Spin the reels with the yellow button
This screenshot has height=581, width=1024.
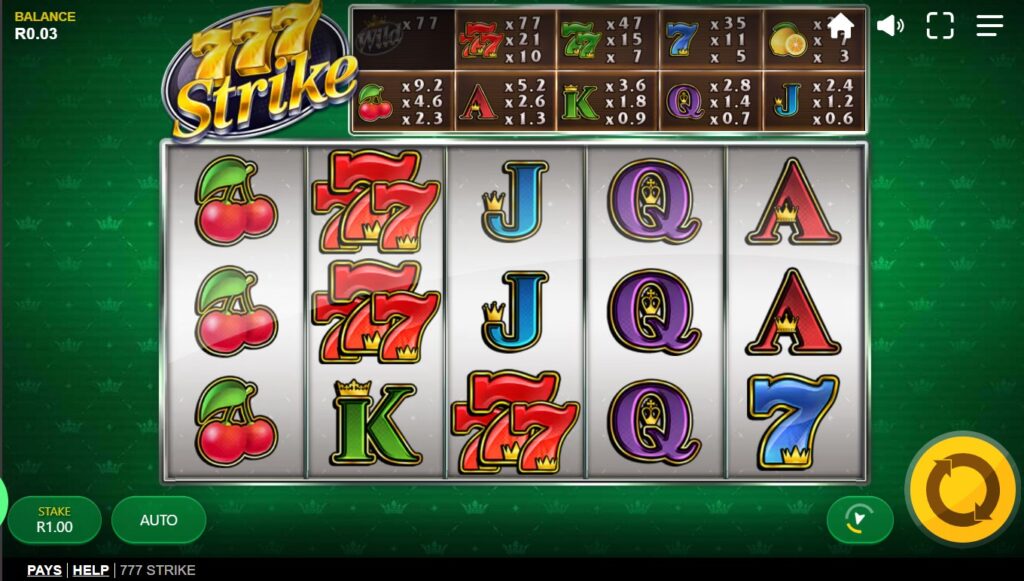tap(962, 489)
